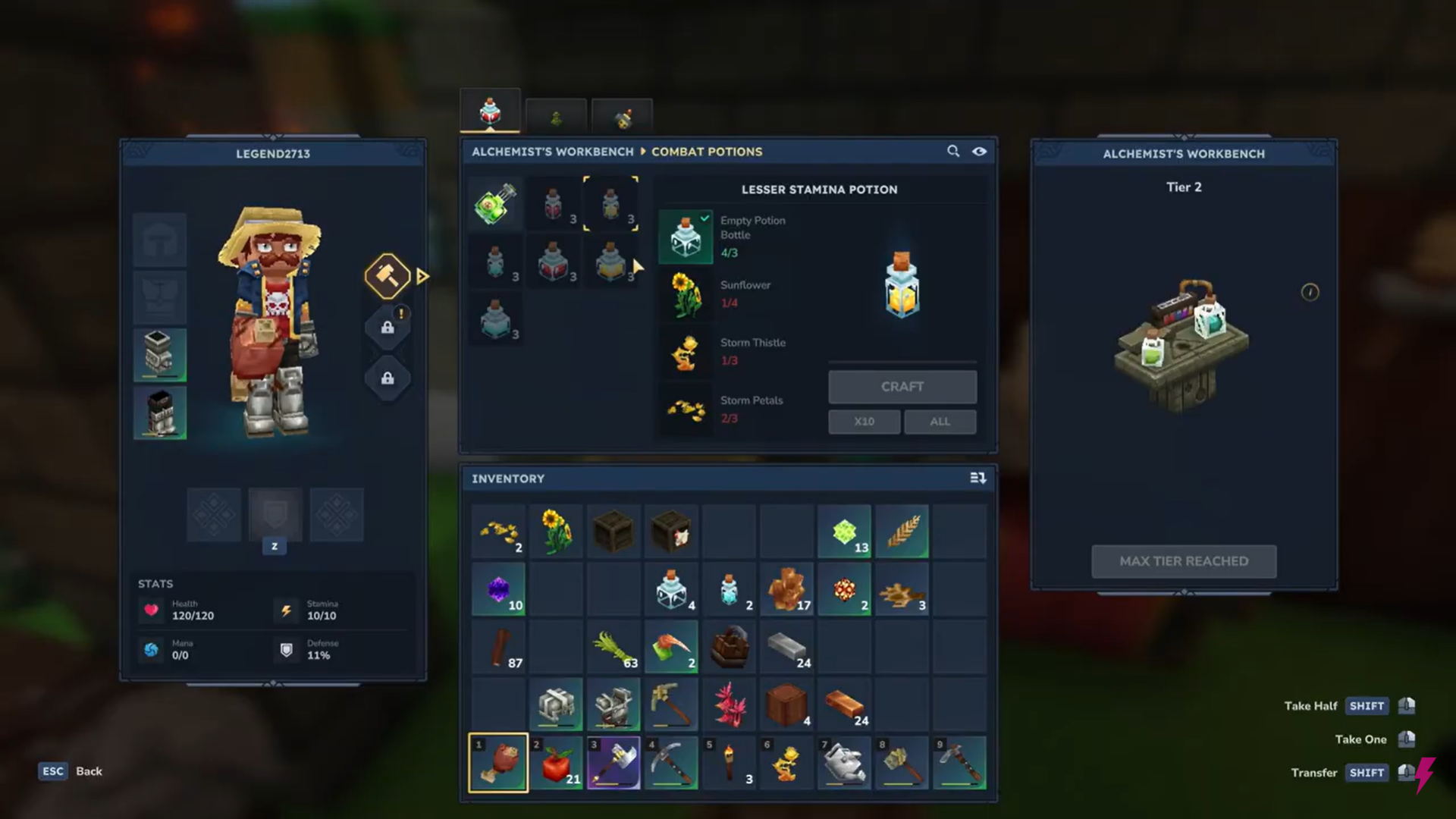
Task: Click the sort icon on the Inventory panel
Action: (979, 478)
